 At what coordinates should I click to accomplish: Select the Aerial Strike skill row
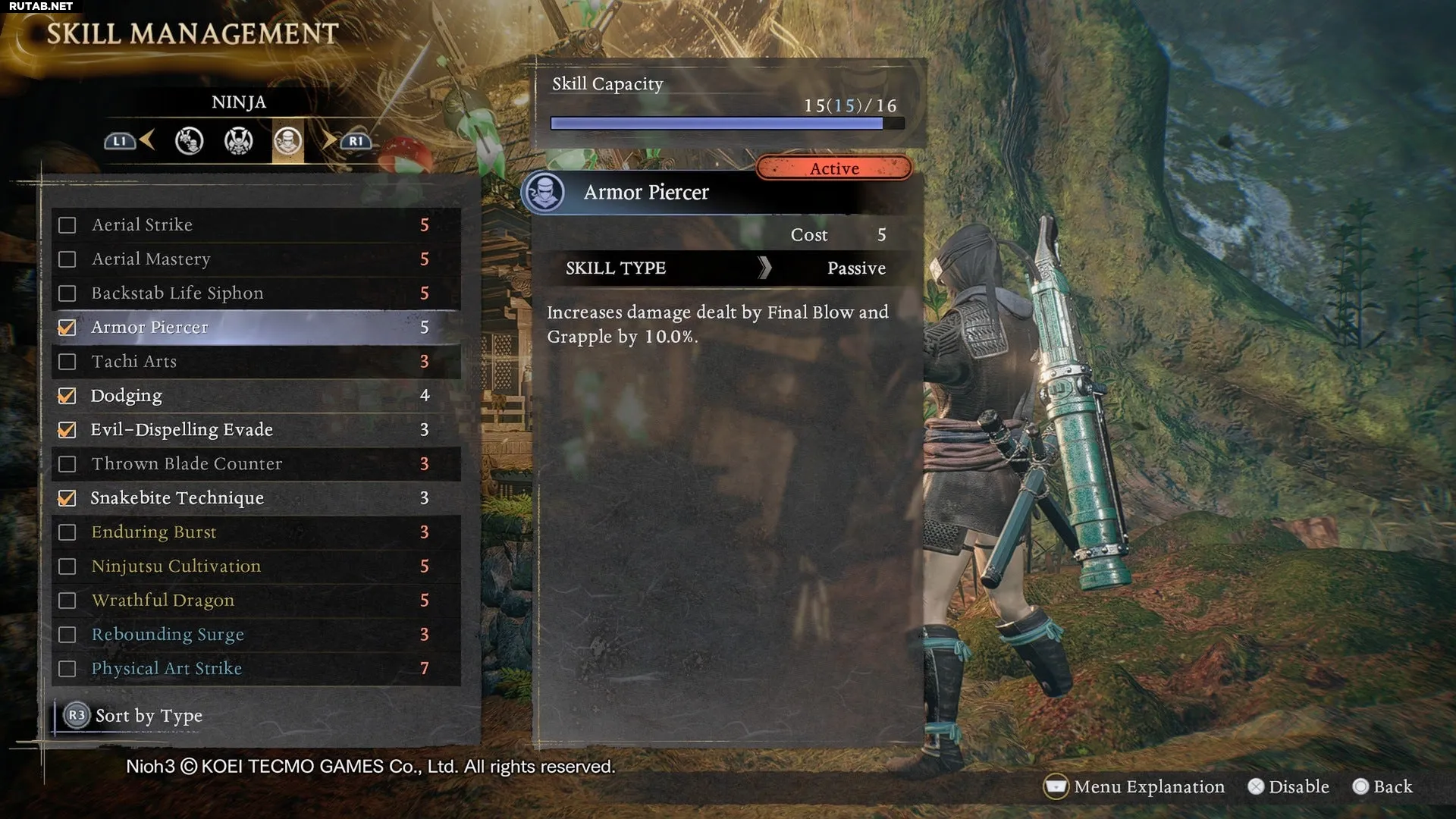coord(255,225)
